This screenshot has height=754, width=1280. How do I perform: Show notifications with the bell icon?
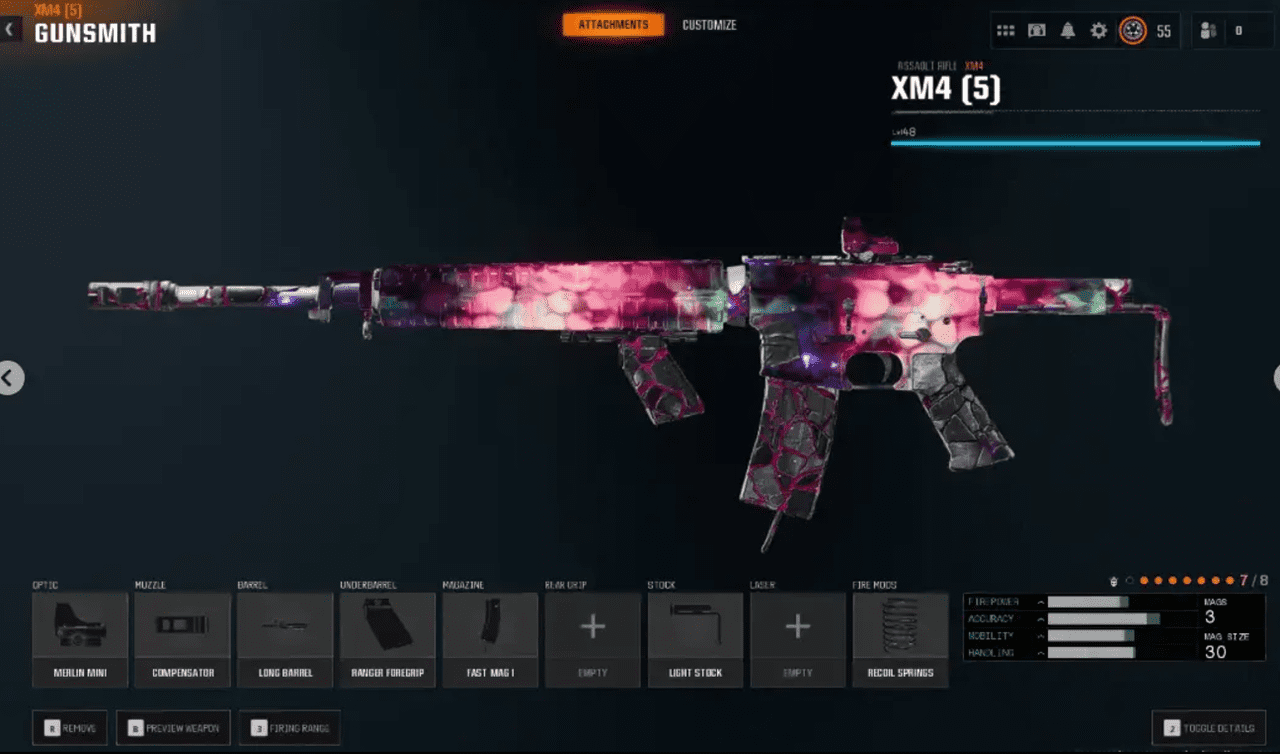[1068, 31]
